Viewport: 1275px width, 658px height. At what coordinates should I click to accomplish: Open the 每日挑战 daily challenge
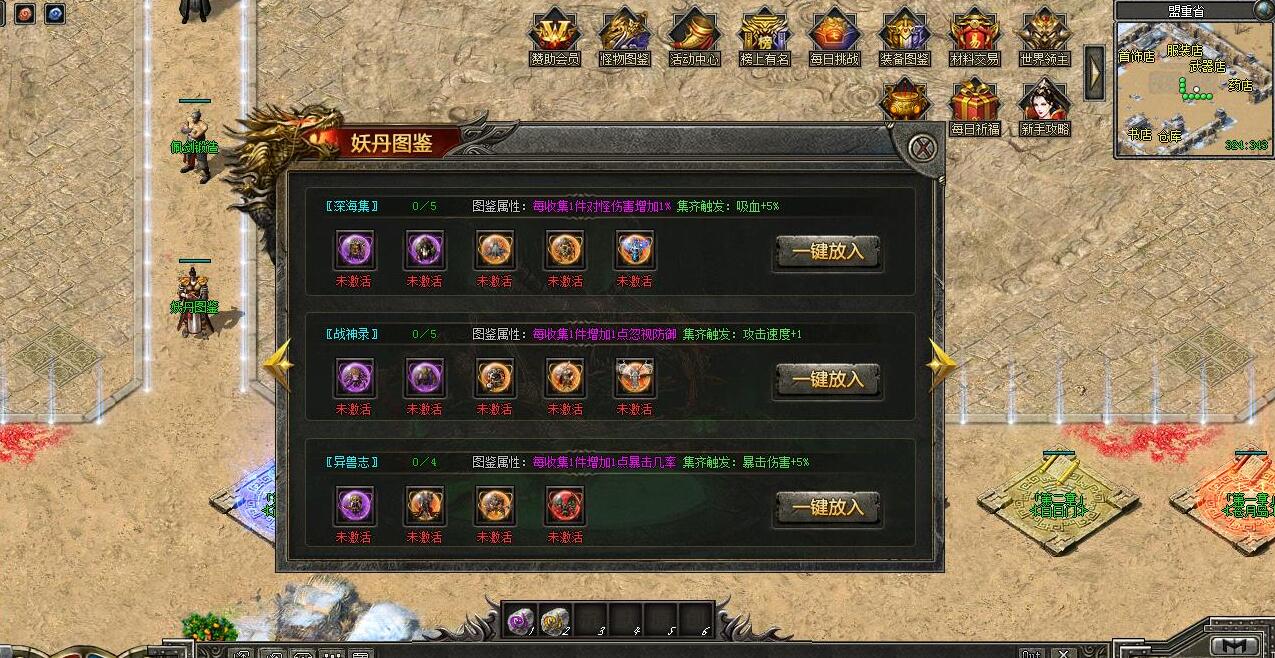835,36
